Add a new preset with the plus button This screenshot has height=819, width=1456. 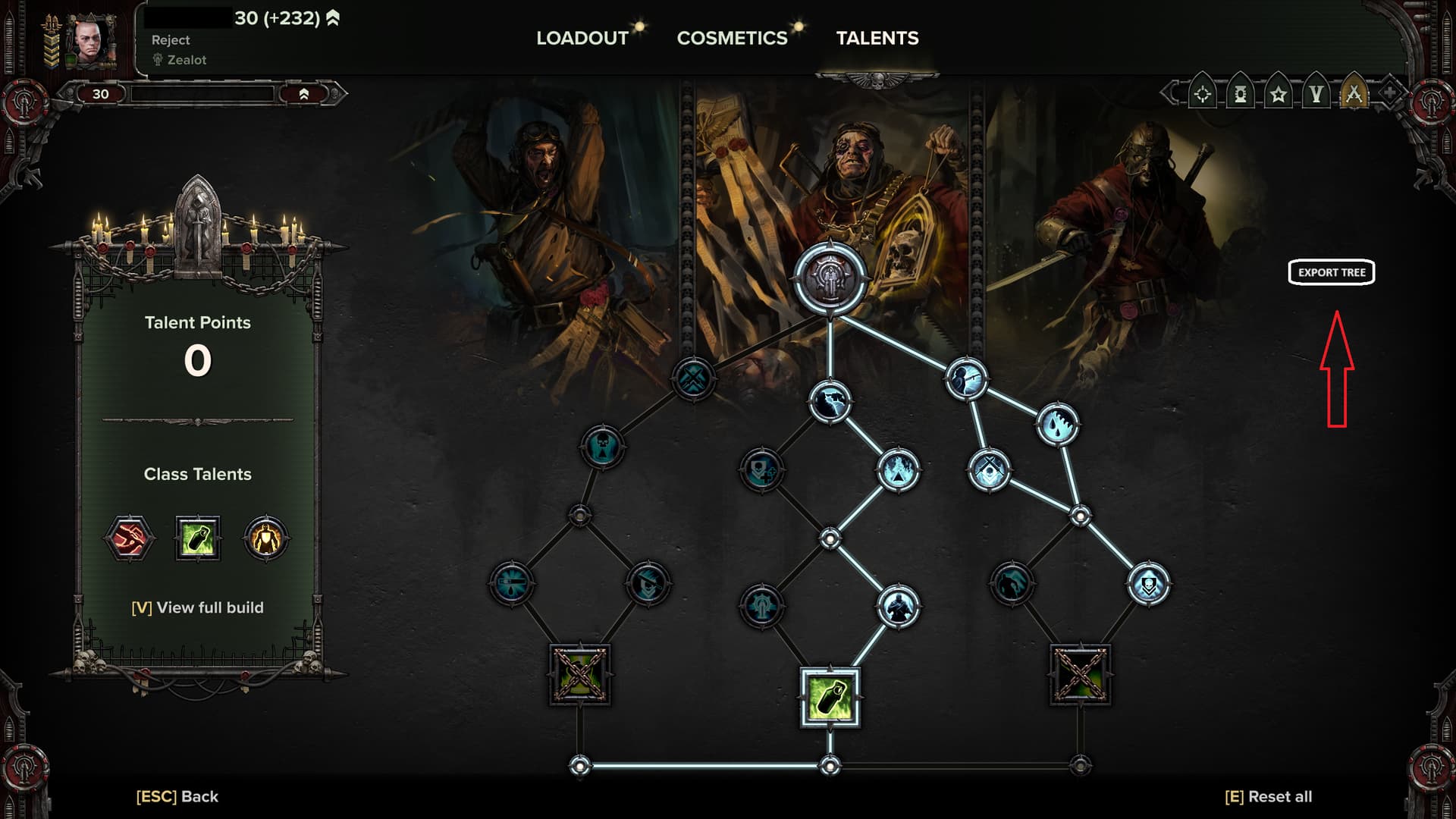(1389, 93)
